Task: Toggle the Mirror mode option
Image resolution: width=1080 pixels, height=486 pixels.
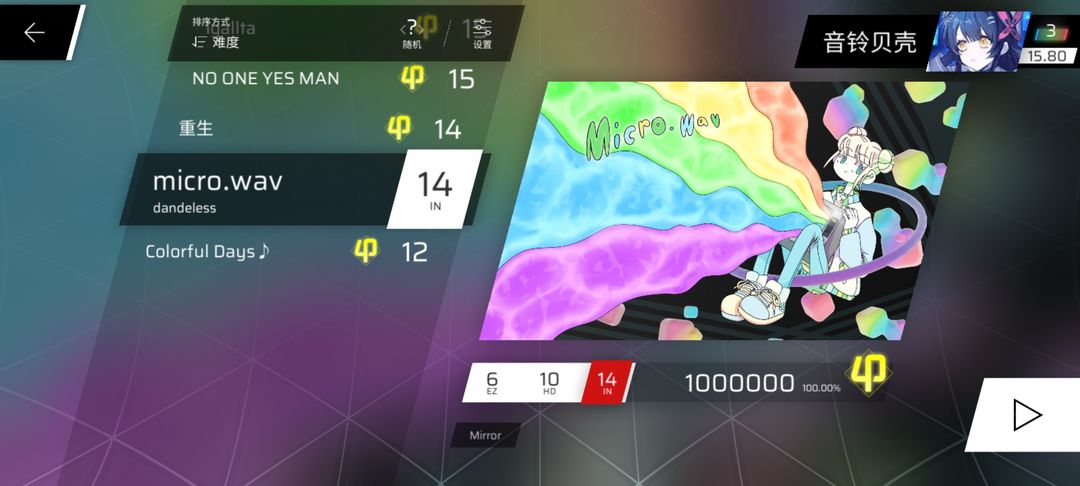Action: [x=485, y=435]
